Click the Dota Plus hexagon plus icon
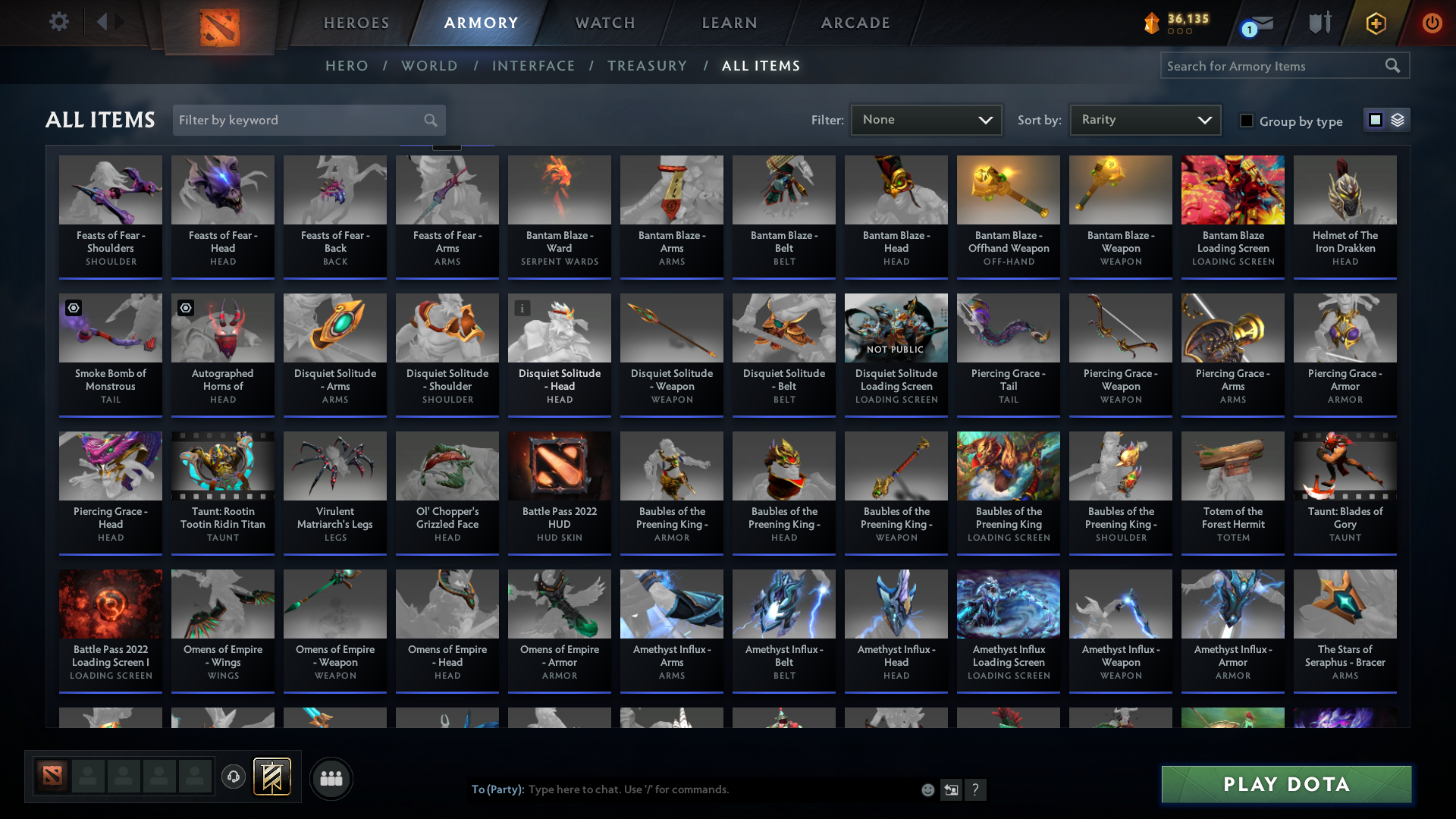1456x819 pixels. click(x=1376, y=23)
